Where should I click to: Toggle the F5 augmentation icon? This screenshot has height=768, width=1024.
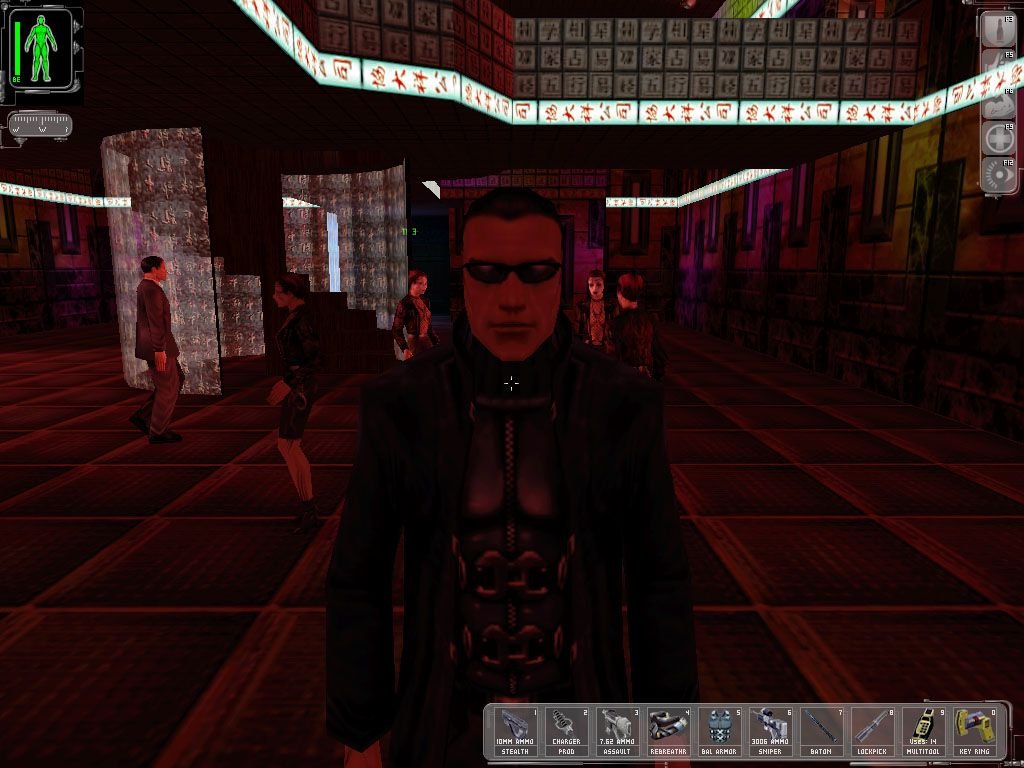(999, 64)
